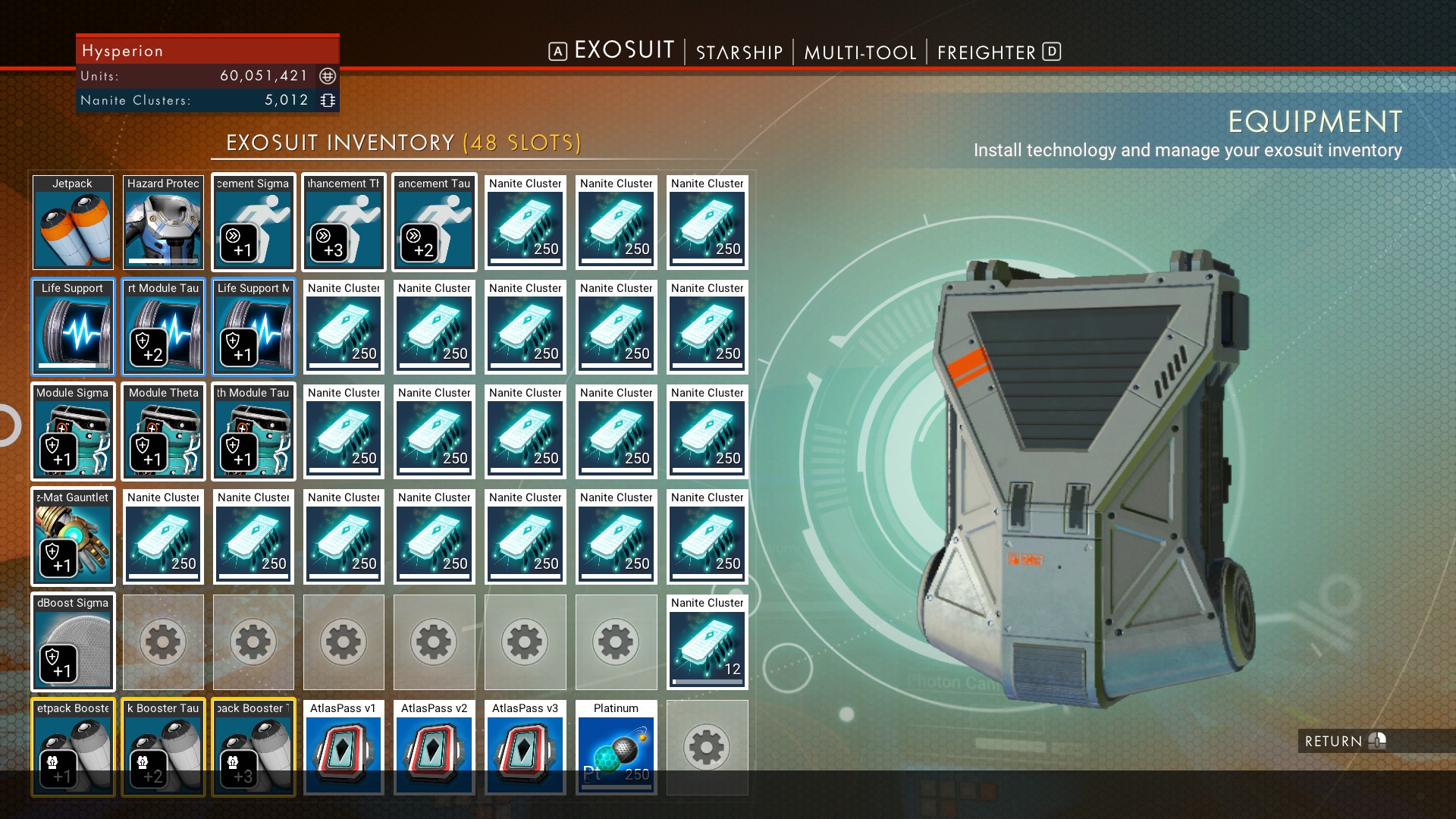Image resolution: width=1456 pixels, height=819 pixels.
Task: Select the Jetpack technology slot
Action: tap(72, 222)
